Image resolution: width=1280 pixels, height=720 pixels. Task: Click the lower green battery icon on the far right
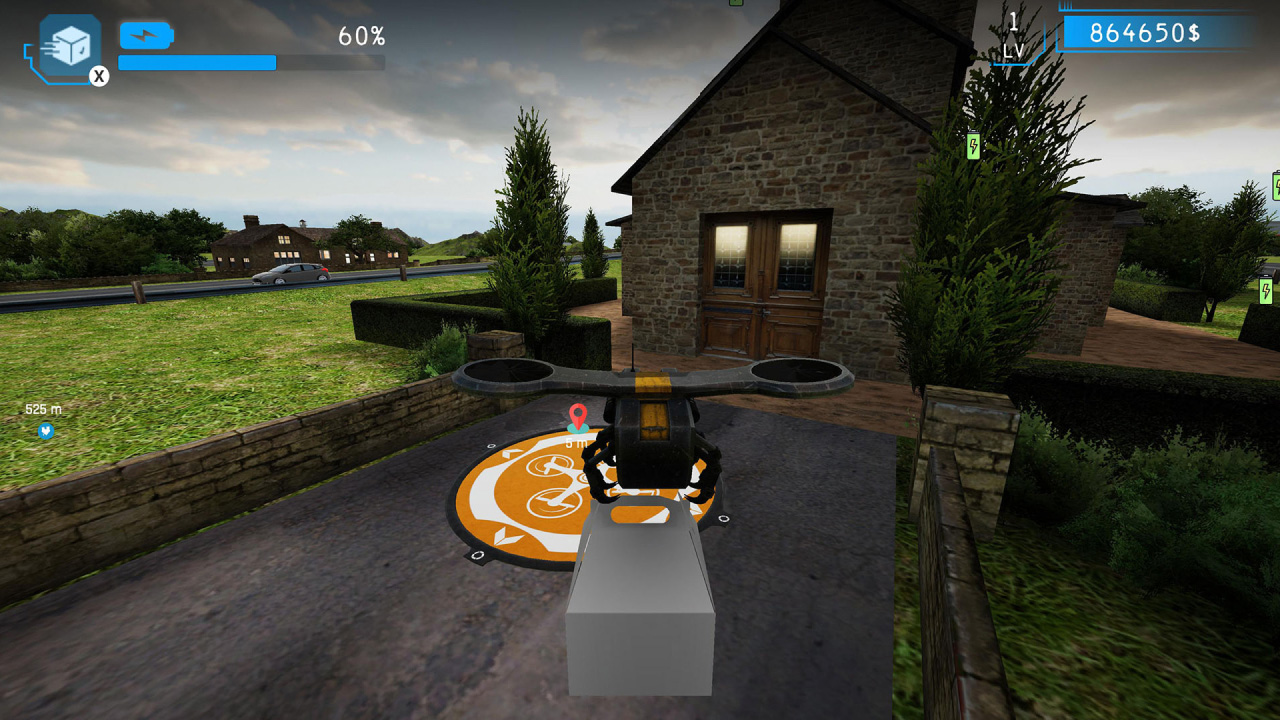1264,291
